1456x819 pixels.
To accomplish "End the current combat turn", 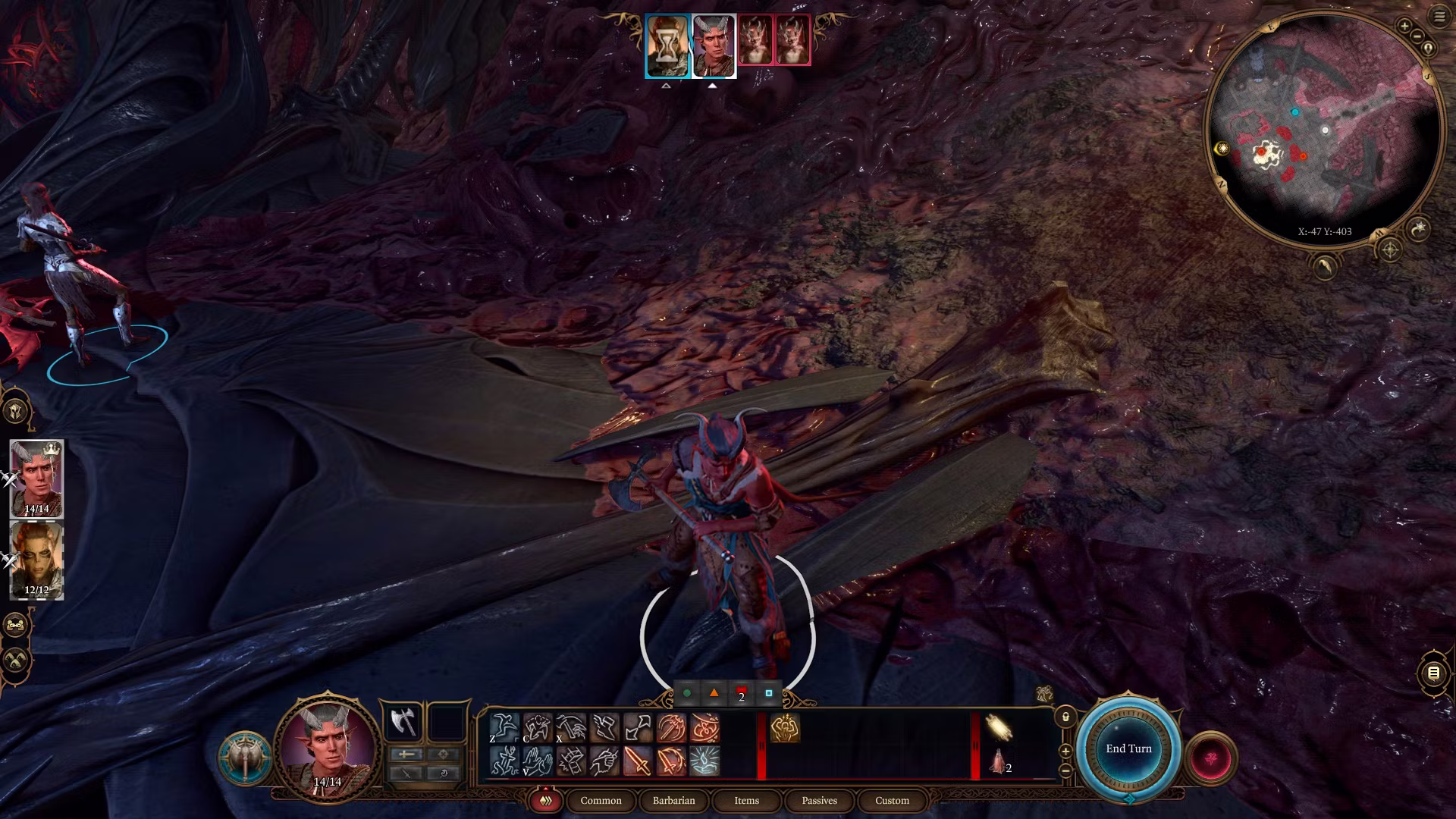I will point(1128,748).
